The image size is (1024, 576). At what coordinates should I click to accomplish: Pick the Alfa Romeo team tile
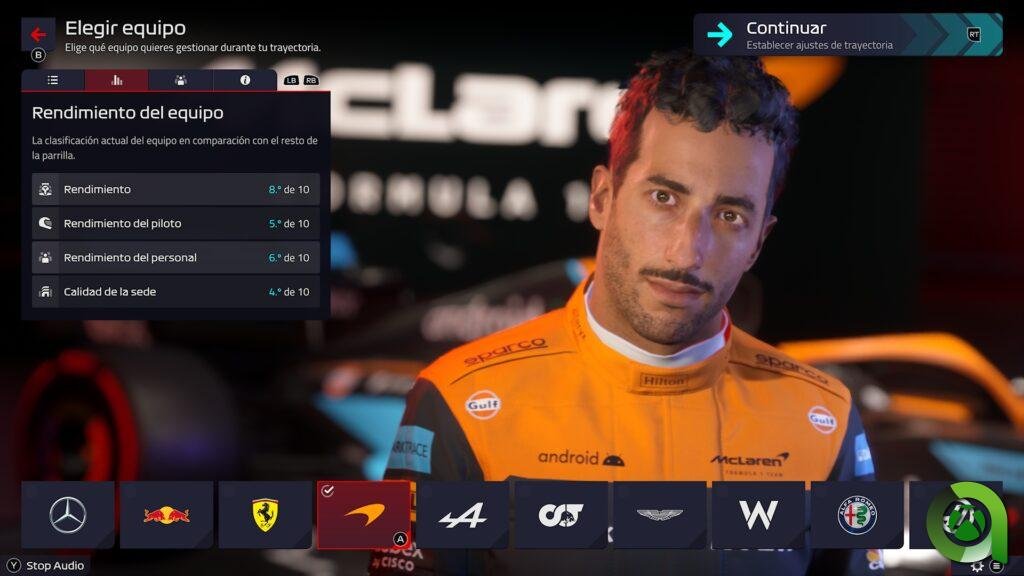pos(857,515)
